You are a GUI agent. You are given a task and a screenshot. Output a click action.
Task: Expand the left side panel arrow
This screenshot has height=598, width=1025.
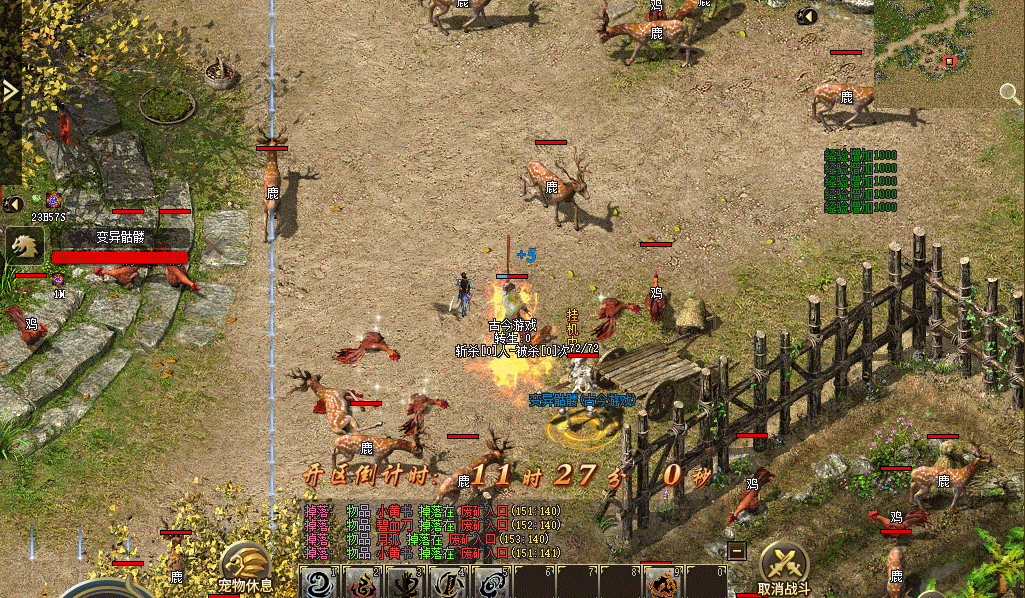point(10,91)
